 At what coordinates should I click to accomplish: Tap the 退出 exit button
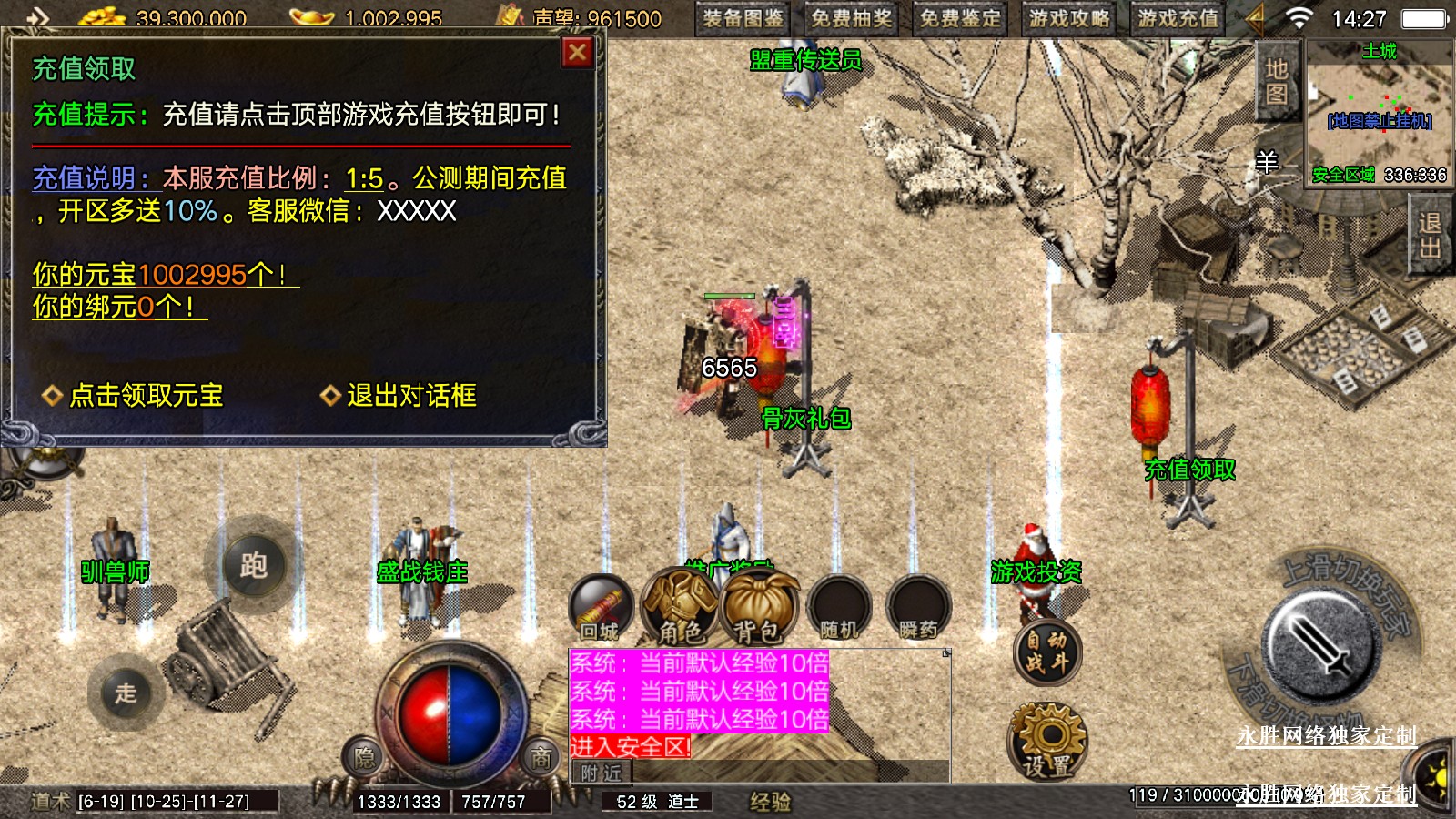[x=1430, y=236]
